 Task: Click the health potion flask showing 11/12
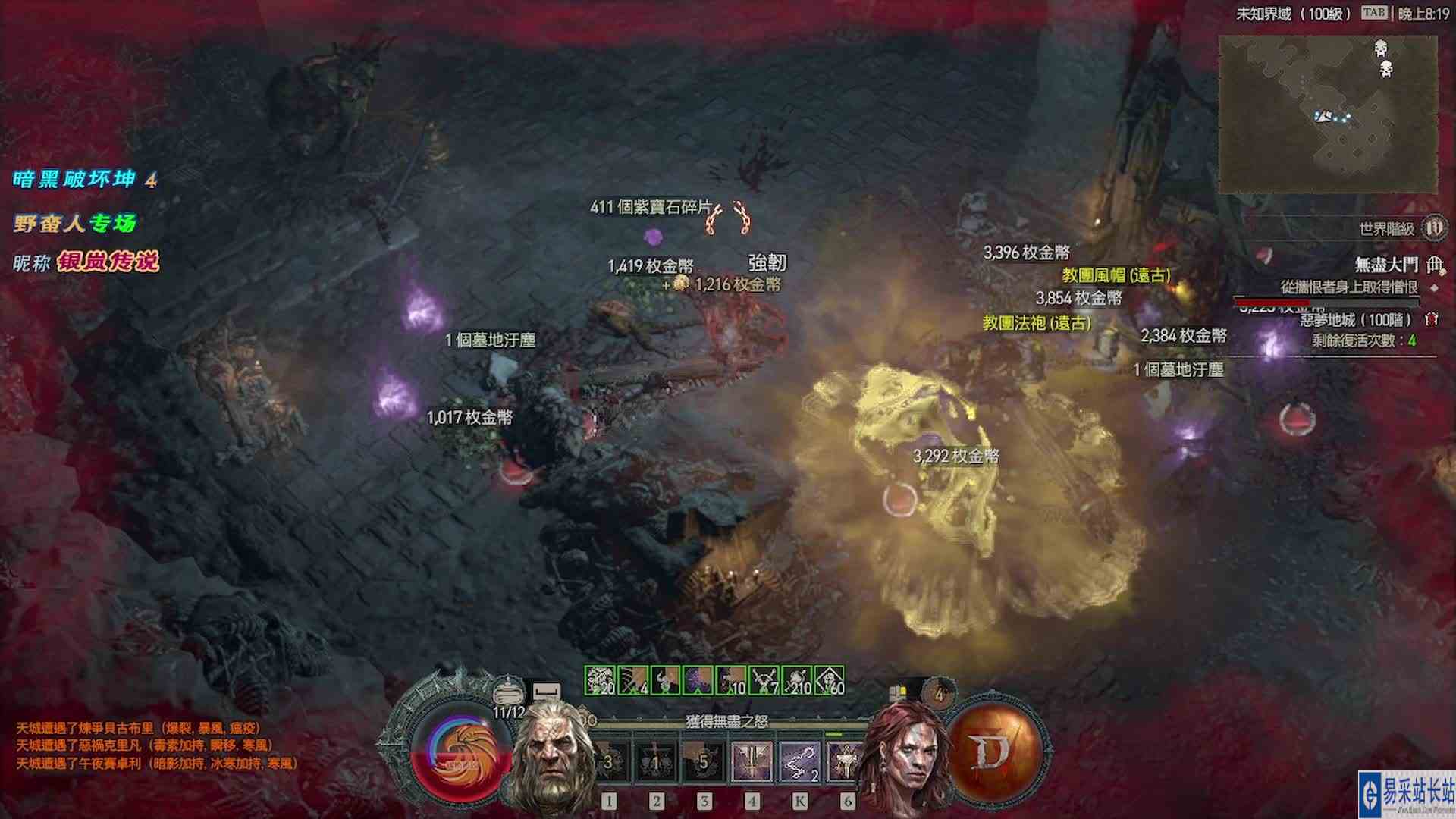pyautogui.click(x=508, y=693)
